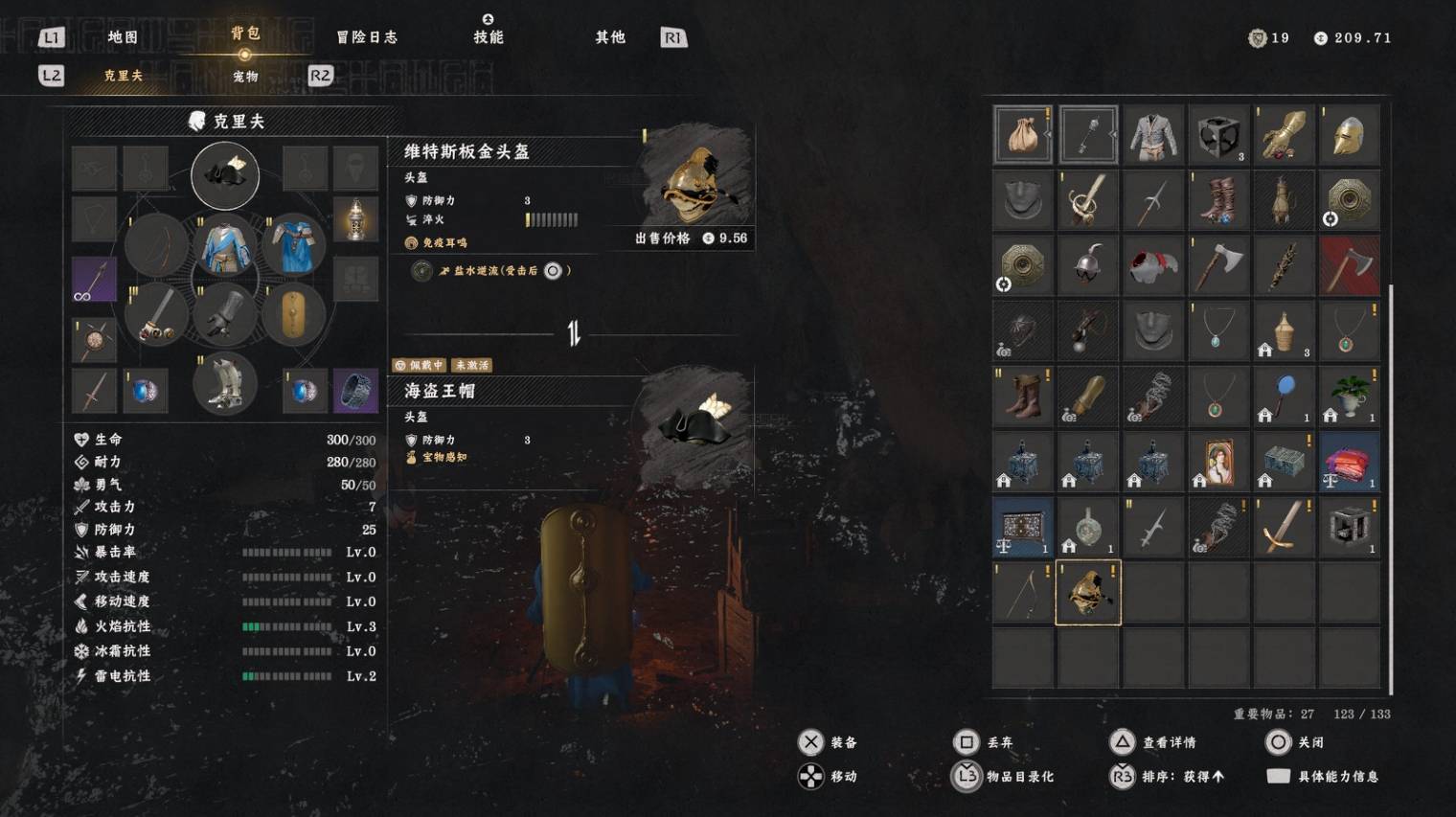1456x817 pixels.
Task: Select the red-highlighted axe inventory slot
Action: point(1349,265)
